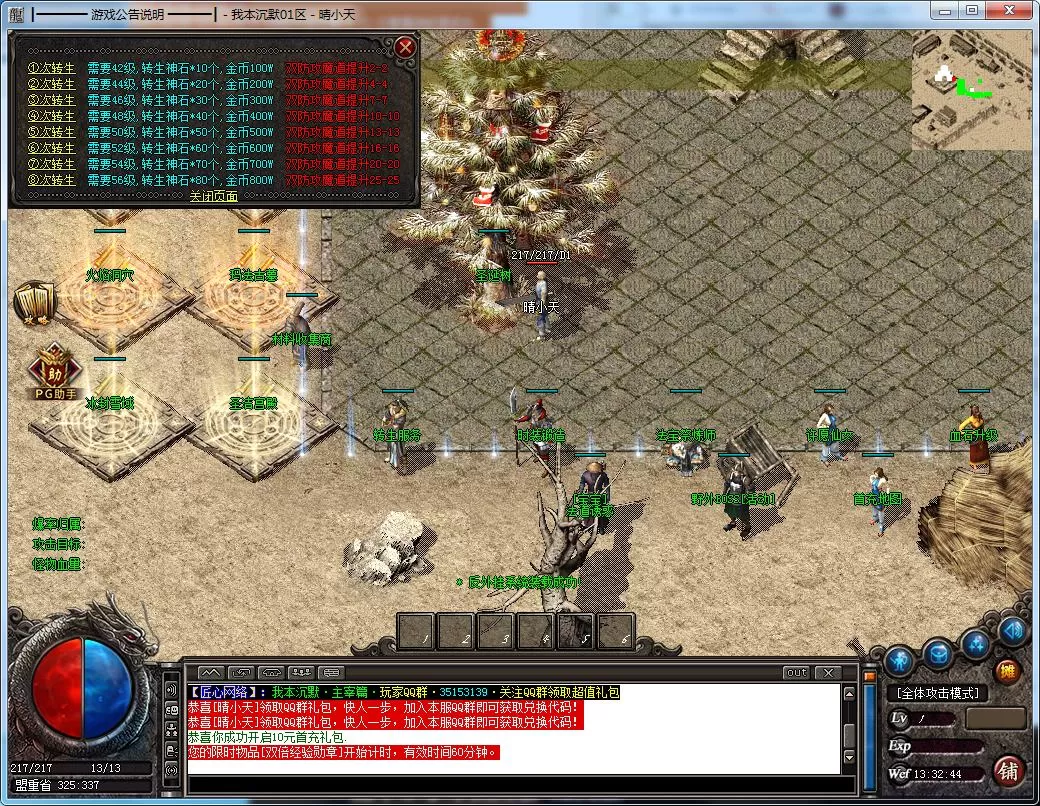Open the 摊 stall button
Screen dimensions: 1040x806
[x=1008, y=672]
